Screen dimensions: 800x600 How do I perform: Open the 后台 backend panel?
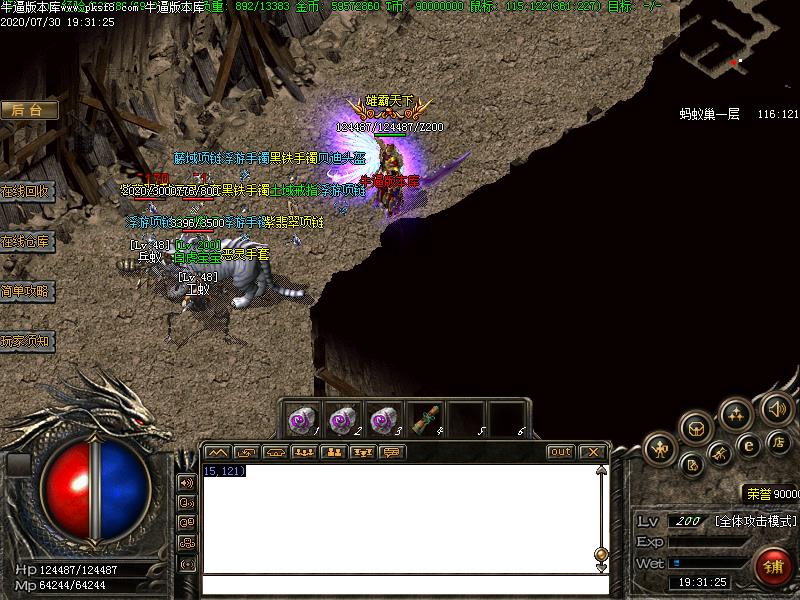pos(28,110)
